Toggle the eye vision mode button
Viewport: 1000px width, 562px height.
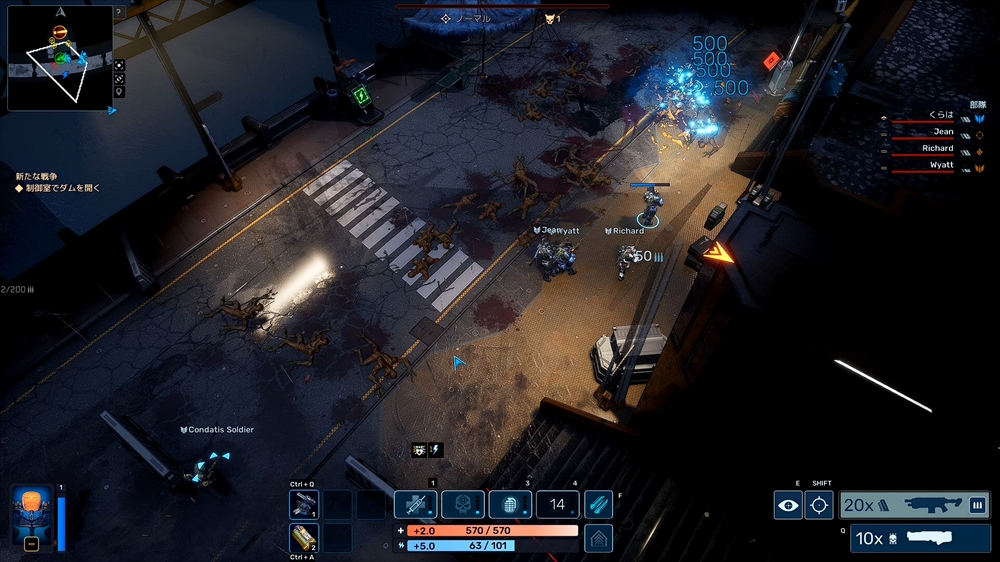pyautogui.click(x=788, y=505)
